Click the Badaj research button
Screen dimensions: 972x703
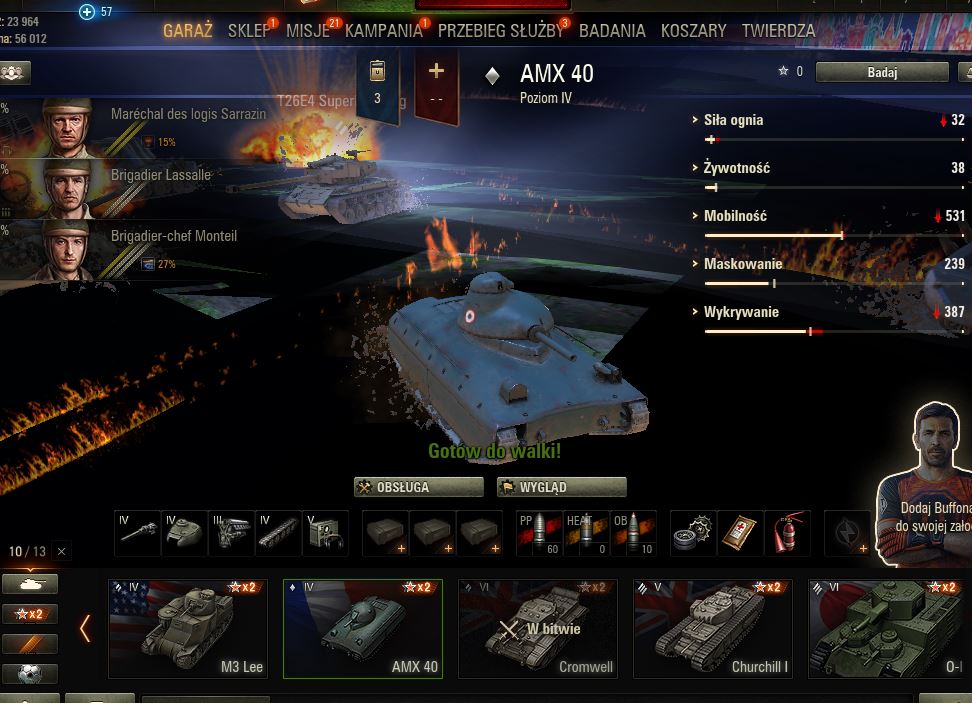882,72
